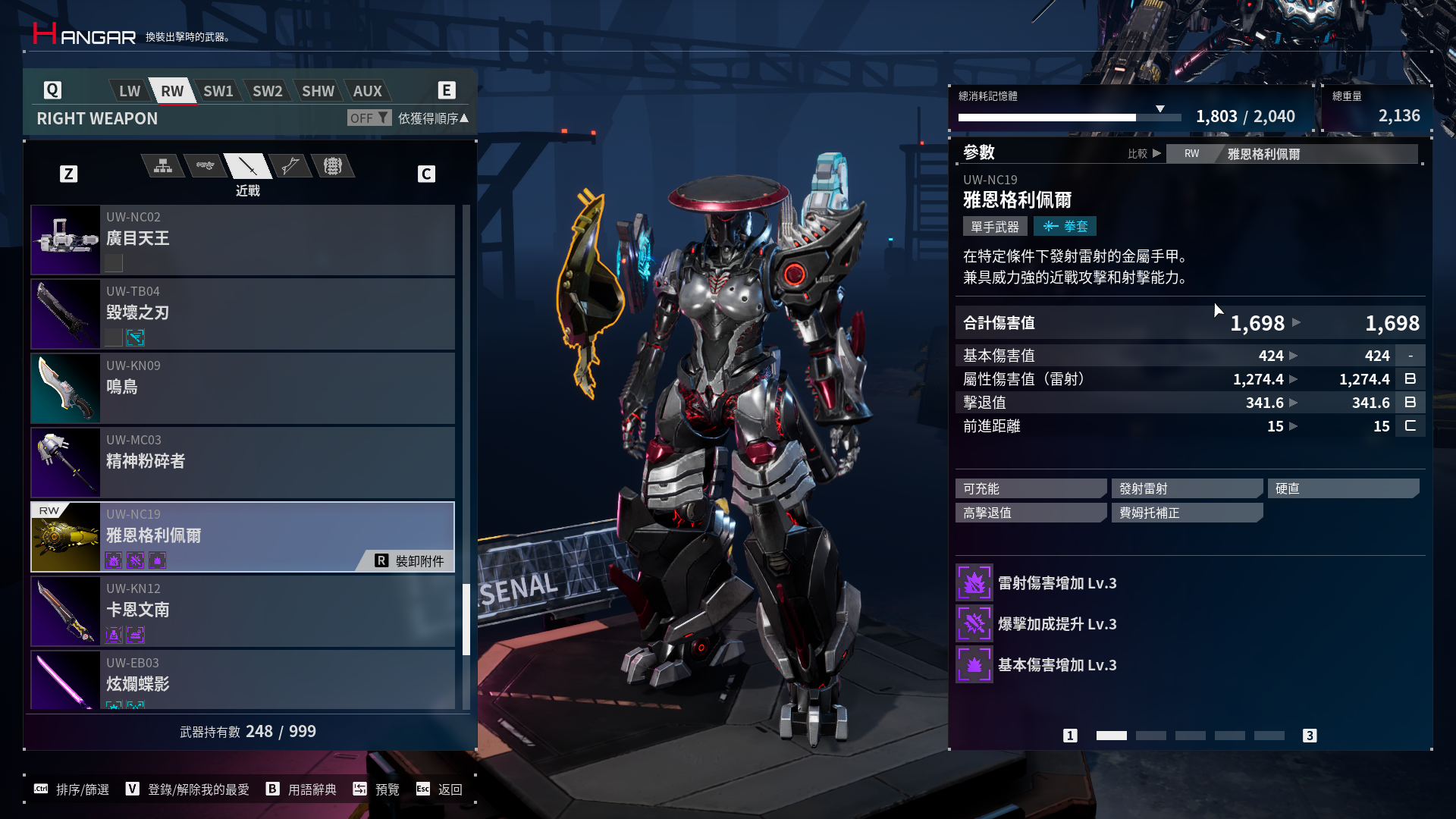Screen dimensions: 1456x819
Task: Select the ranged gun weapon category icon
Action: 205,166
